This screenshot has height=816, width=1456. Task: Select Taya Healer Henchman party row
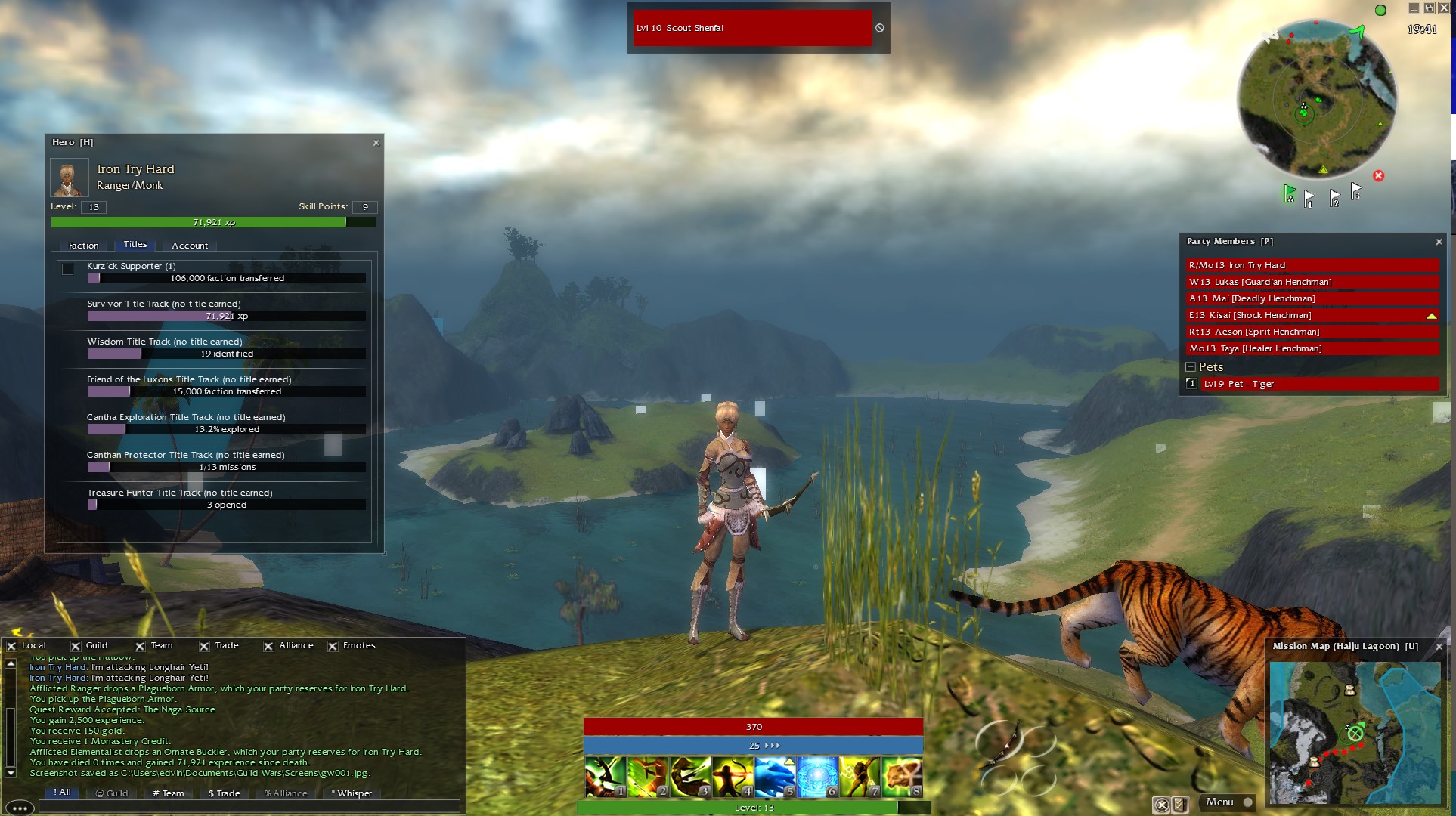tap(1312, 348)
